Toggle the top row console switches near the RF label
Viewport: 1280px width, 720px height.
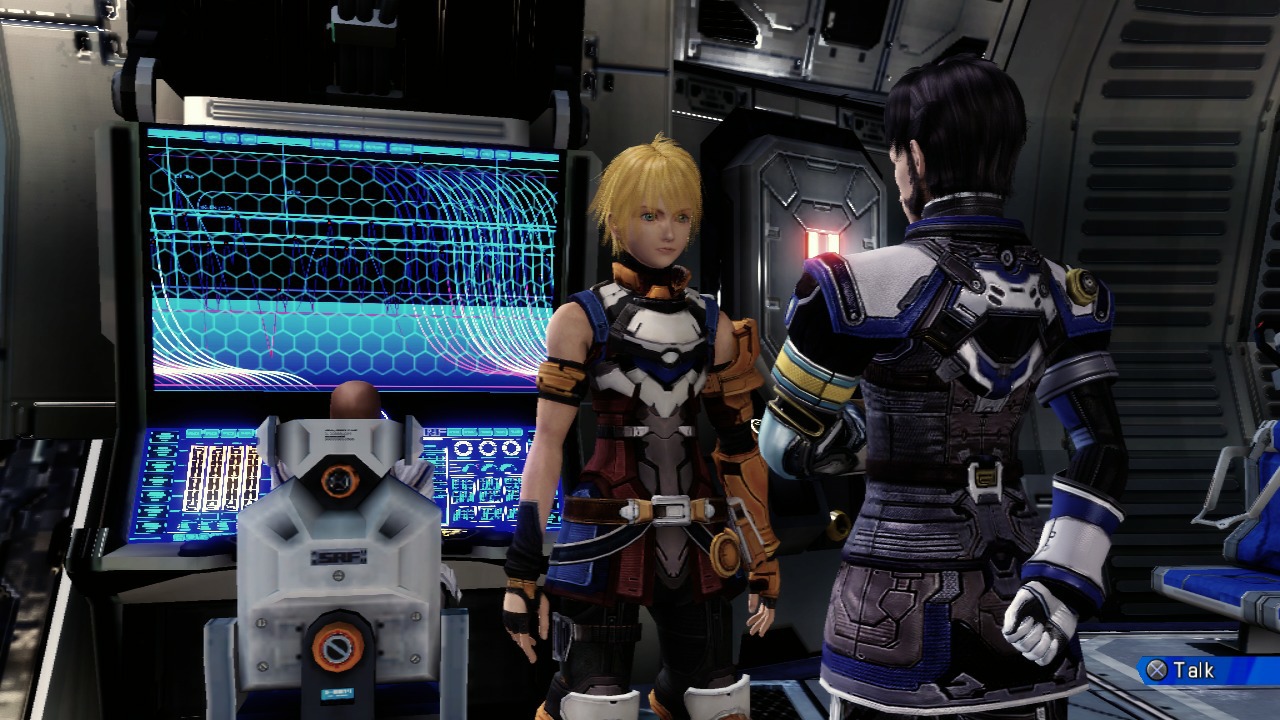[x=486, y=432]
